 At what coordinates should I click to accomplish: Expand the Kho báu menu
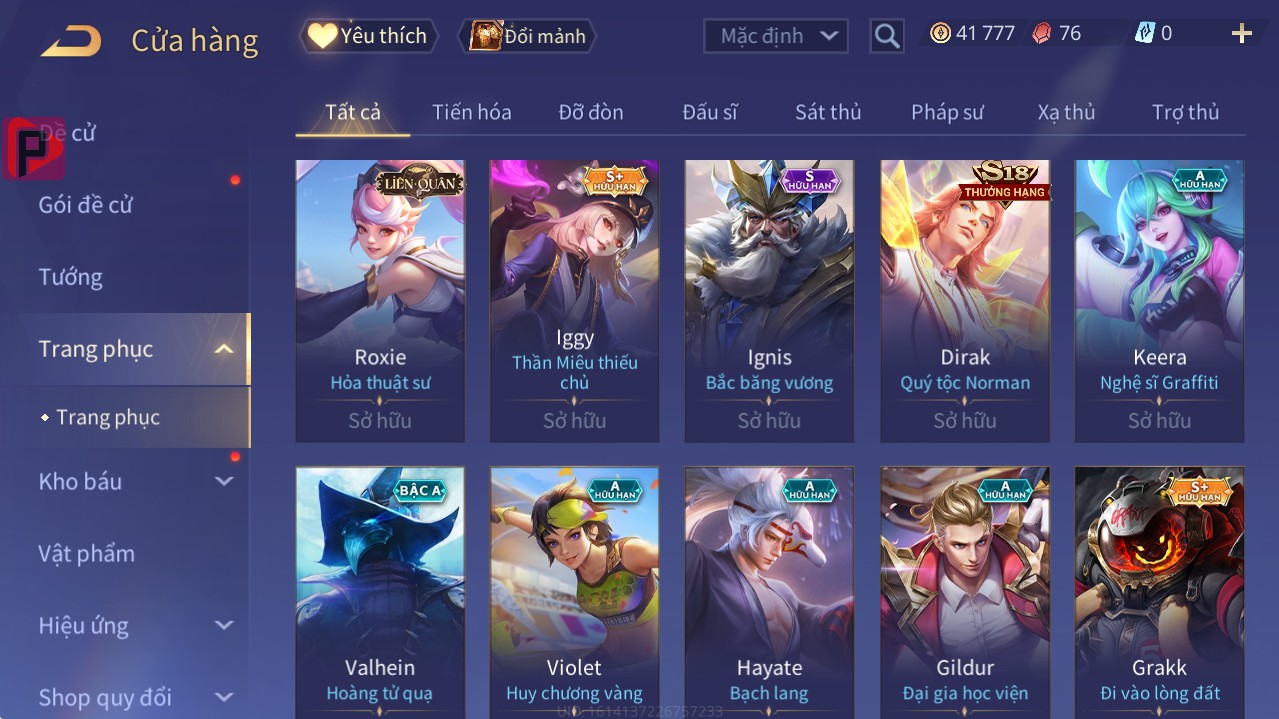point(80,481)
